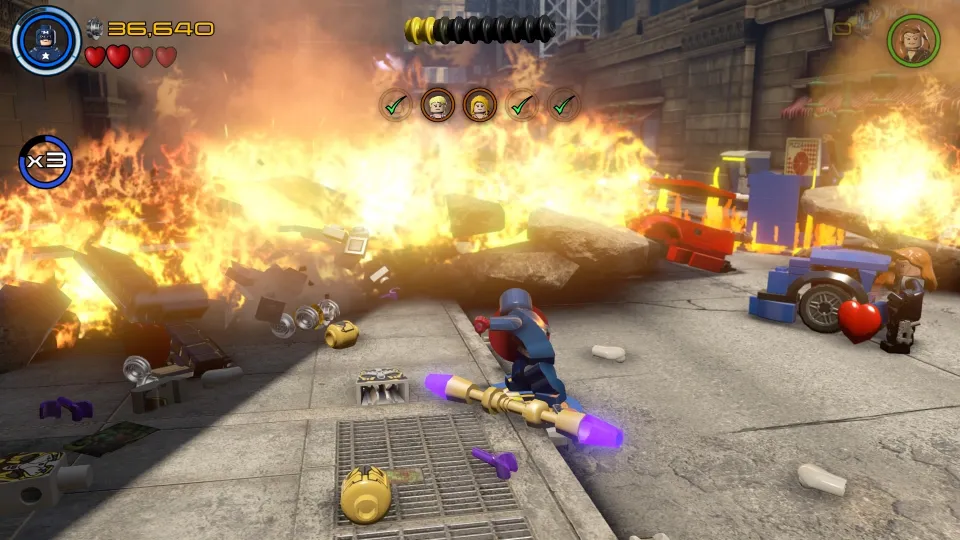Select the Captain America character portrait
Screen dimensions: 960x540
46,40
